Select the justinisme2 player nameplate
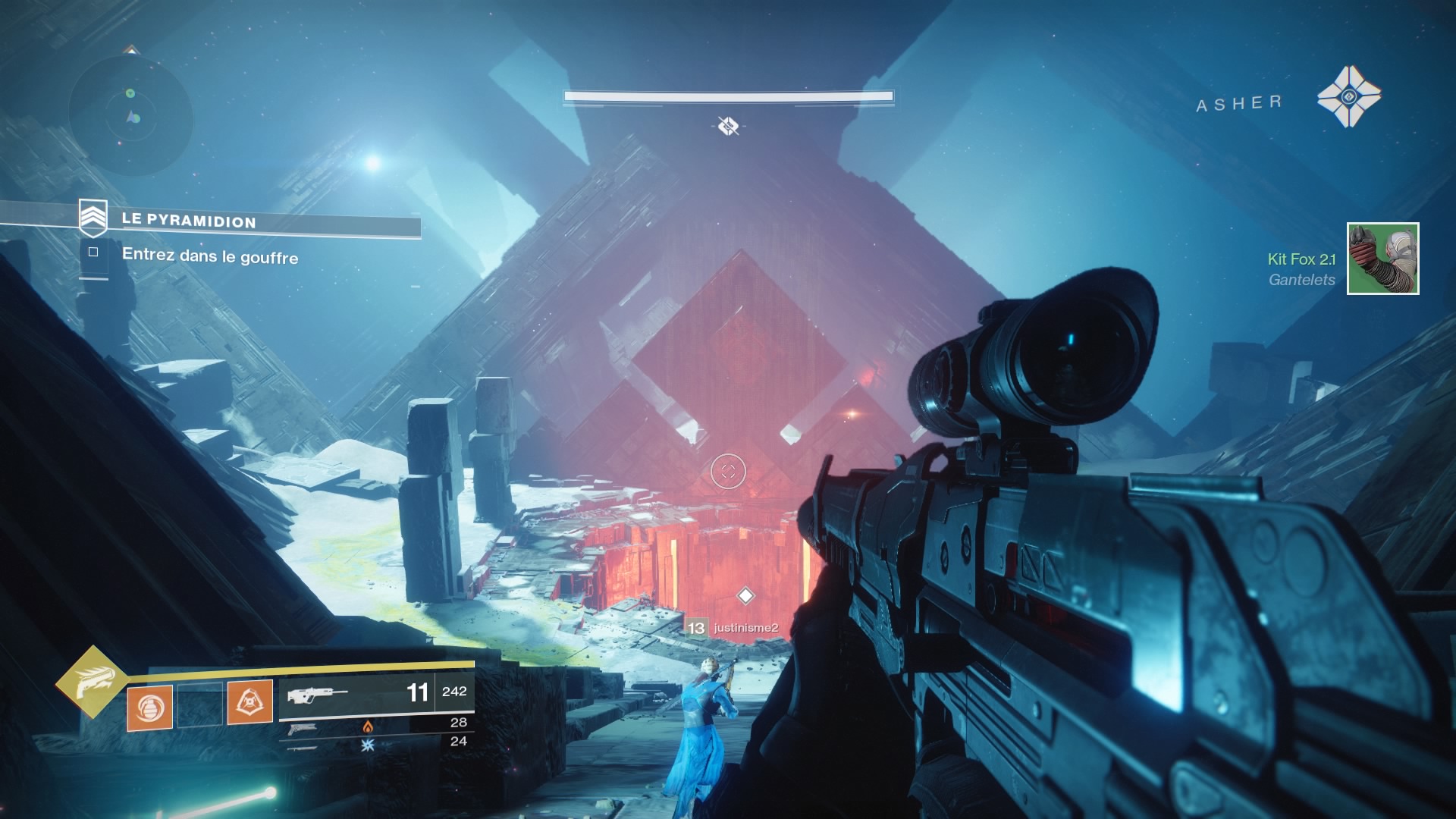The height and width of the screenshot is (819, 1456). [x=734, y=628]
